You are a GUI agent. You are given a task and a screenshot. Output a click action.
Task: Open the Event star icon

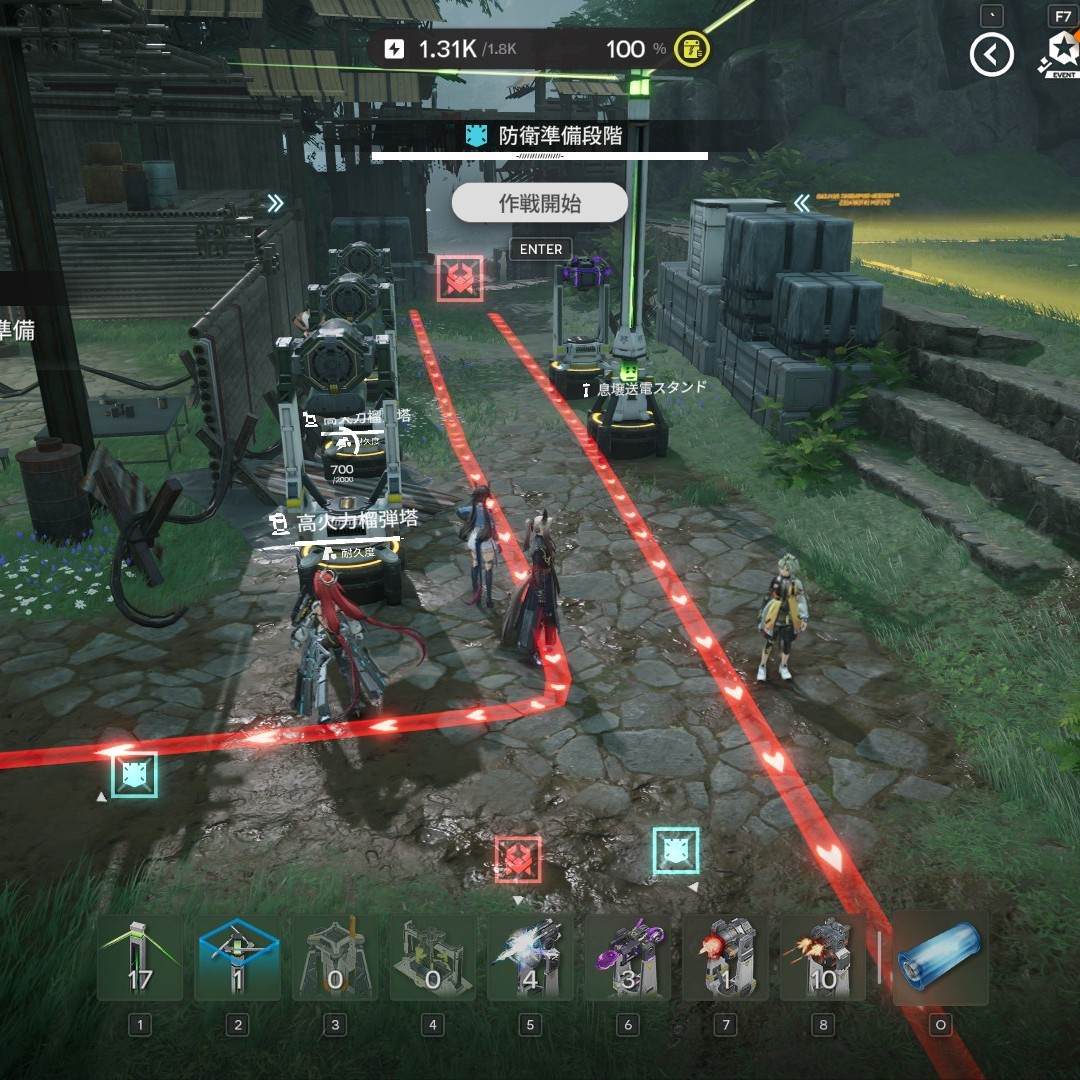pyautogui.click(x=1061, y=53)
